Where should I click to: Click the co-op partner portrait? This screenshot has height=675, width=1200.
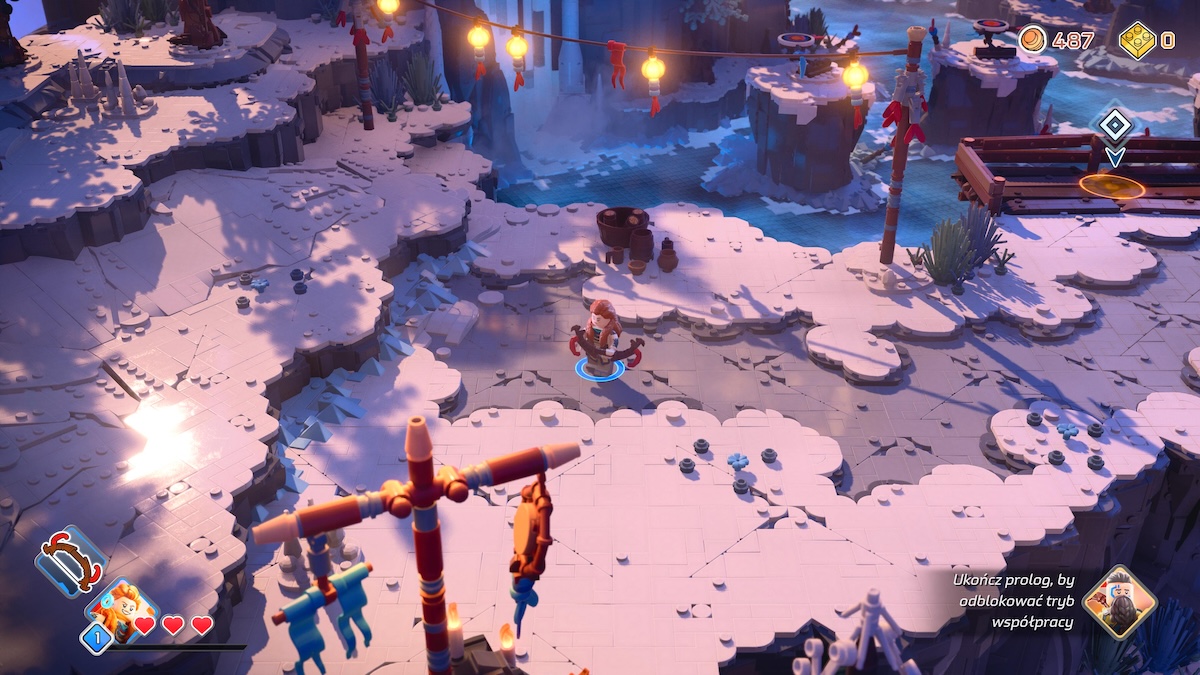1119,602
